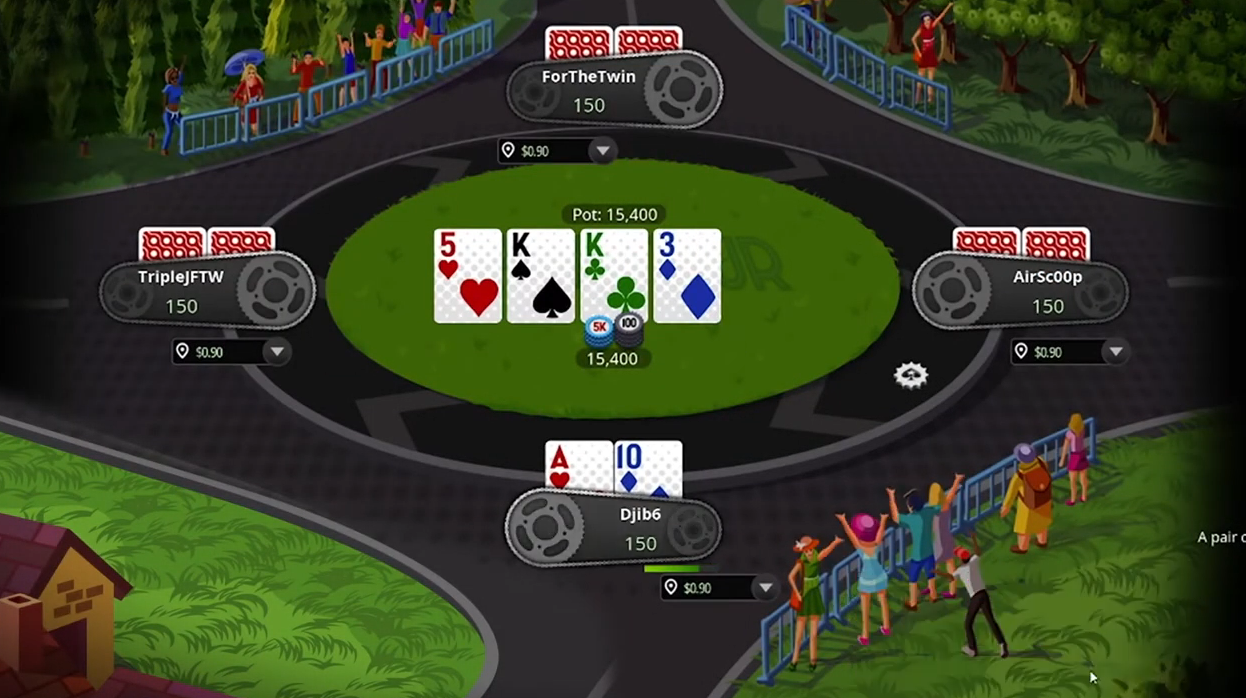Open the dropdown under TripleJFTW
The height and width of the screenshot is (698, 1246).
click(x=277, y=352)
